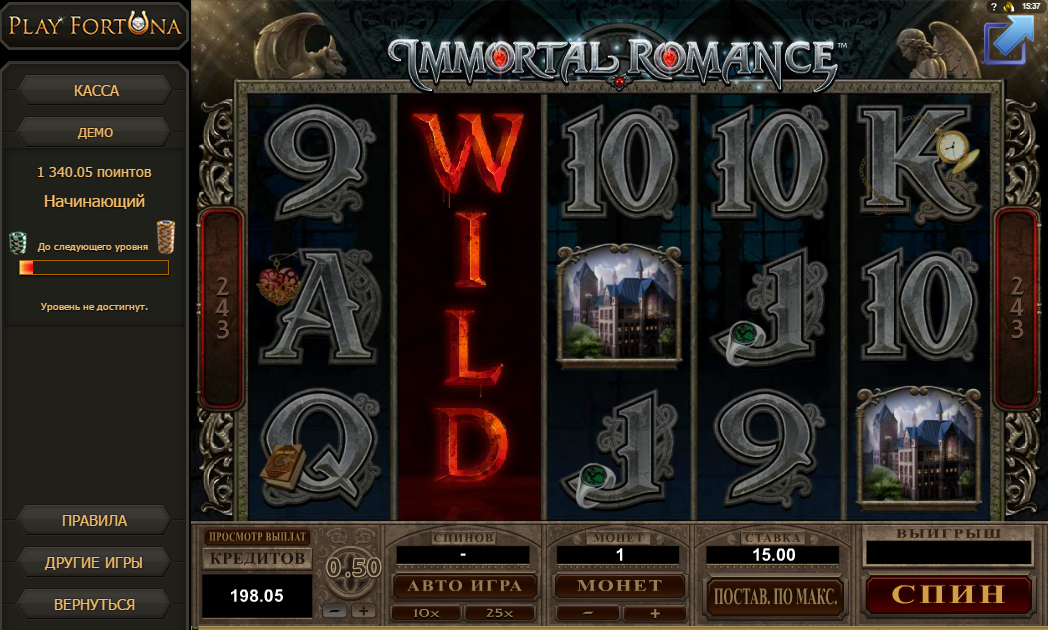Screen dimensions: 1048x630
Task: Open game in new window via blue arrow
Action: point(1007,40)
